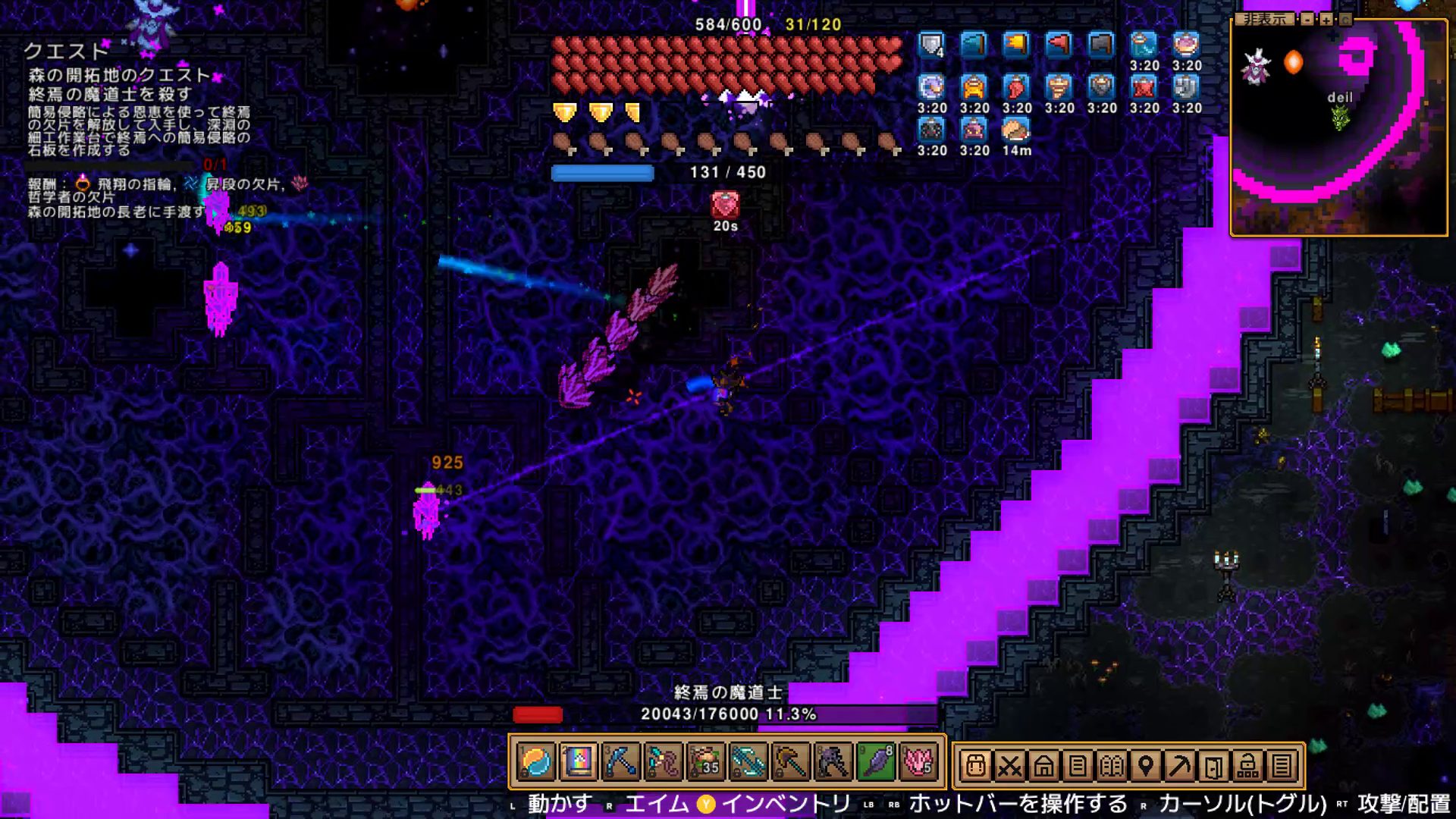Select the purple feather on green slot
Screen dimensions: 1456x819
[x=876, y=763]
